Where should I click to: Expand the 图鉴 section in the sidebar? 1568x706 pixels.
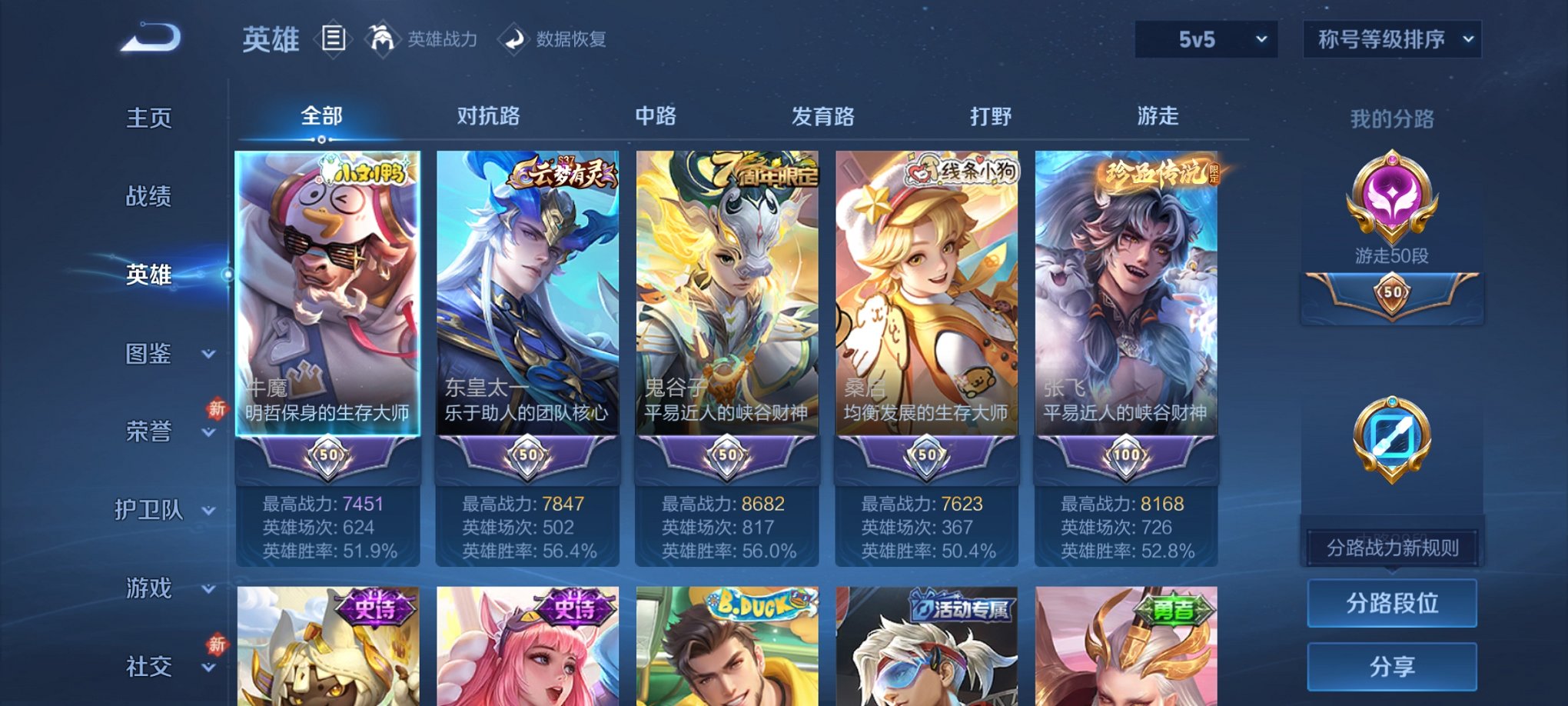(x=152, y=354)
